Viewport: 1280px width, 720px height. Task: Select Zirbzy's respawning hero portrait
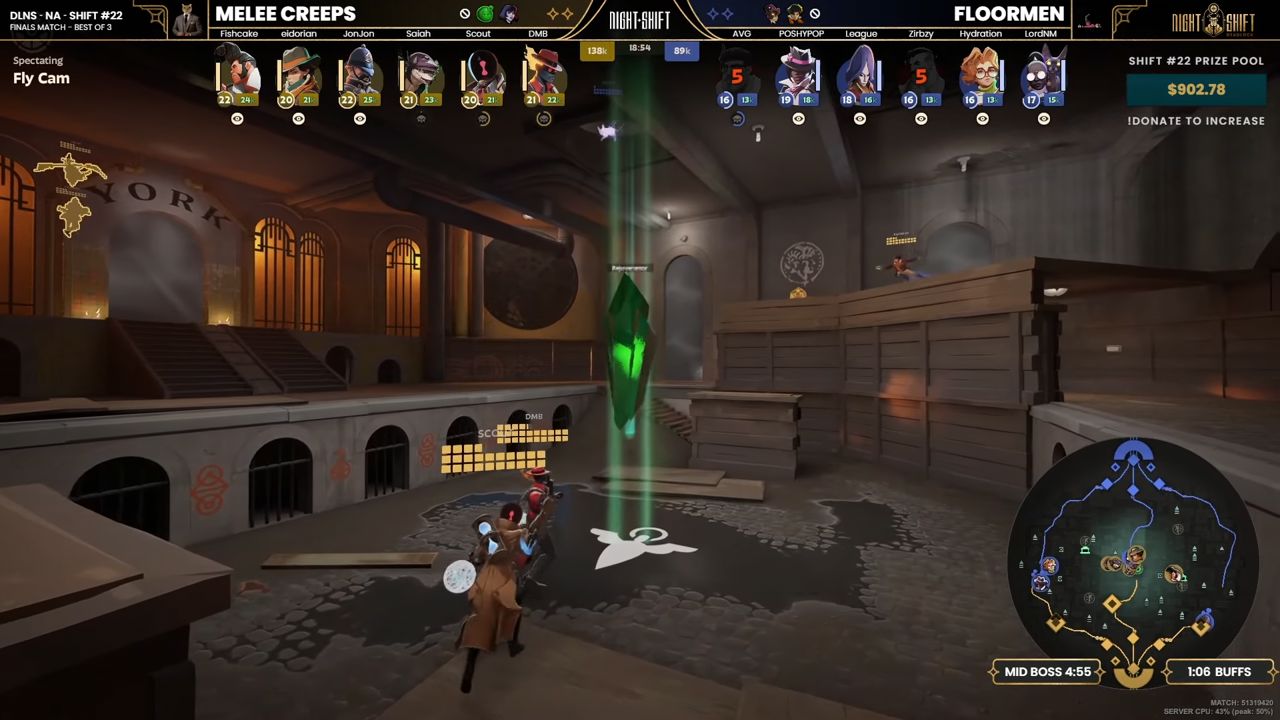(x=920, y=72)
